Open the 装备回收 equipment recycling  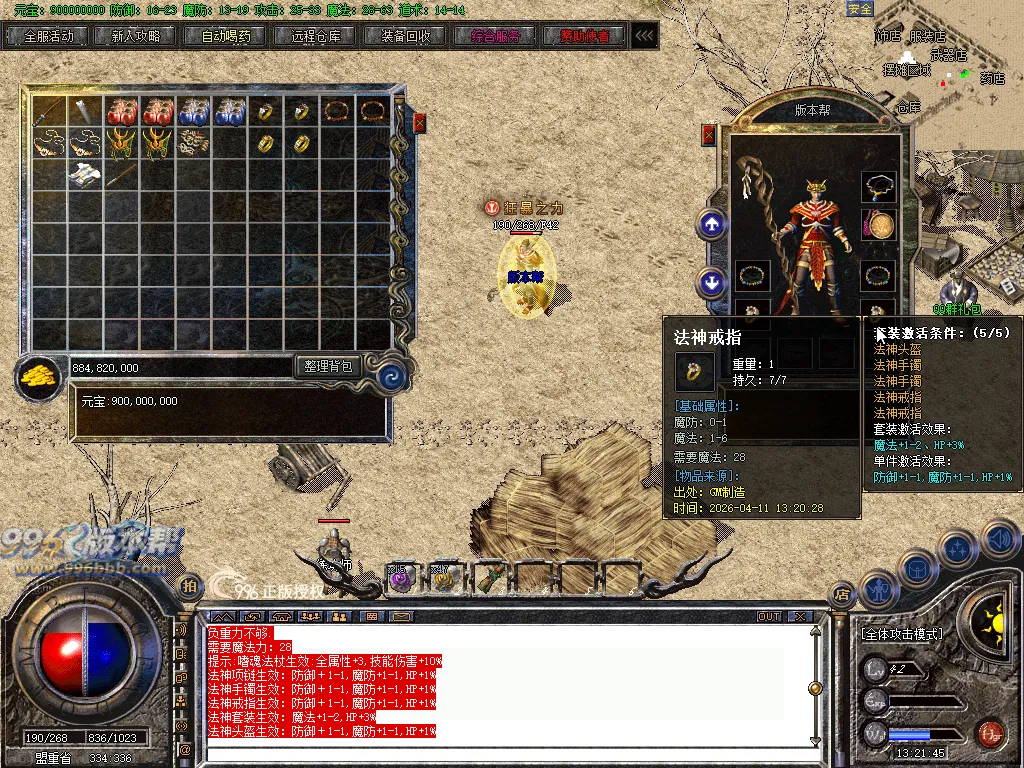click(406, 36)
